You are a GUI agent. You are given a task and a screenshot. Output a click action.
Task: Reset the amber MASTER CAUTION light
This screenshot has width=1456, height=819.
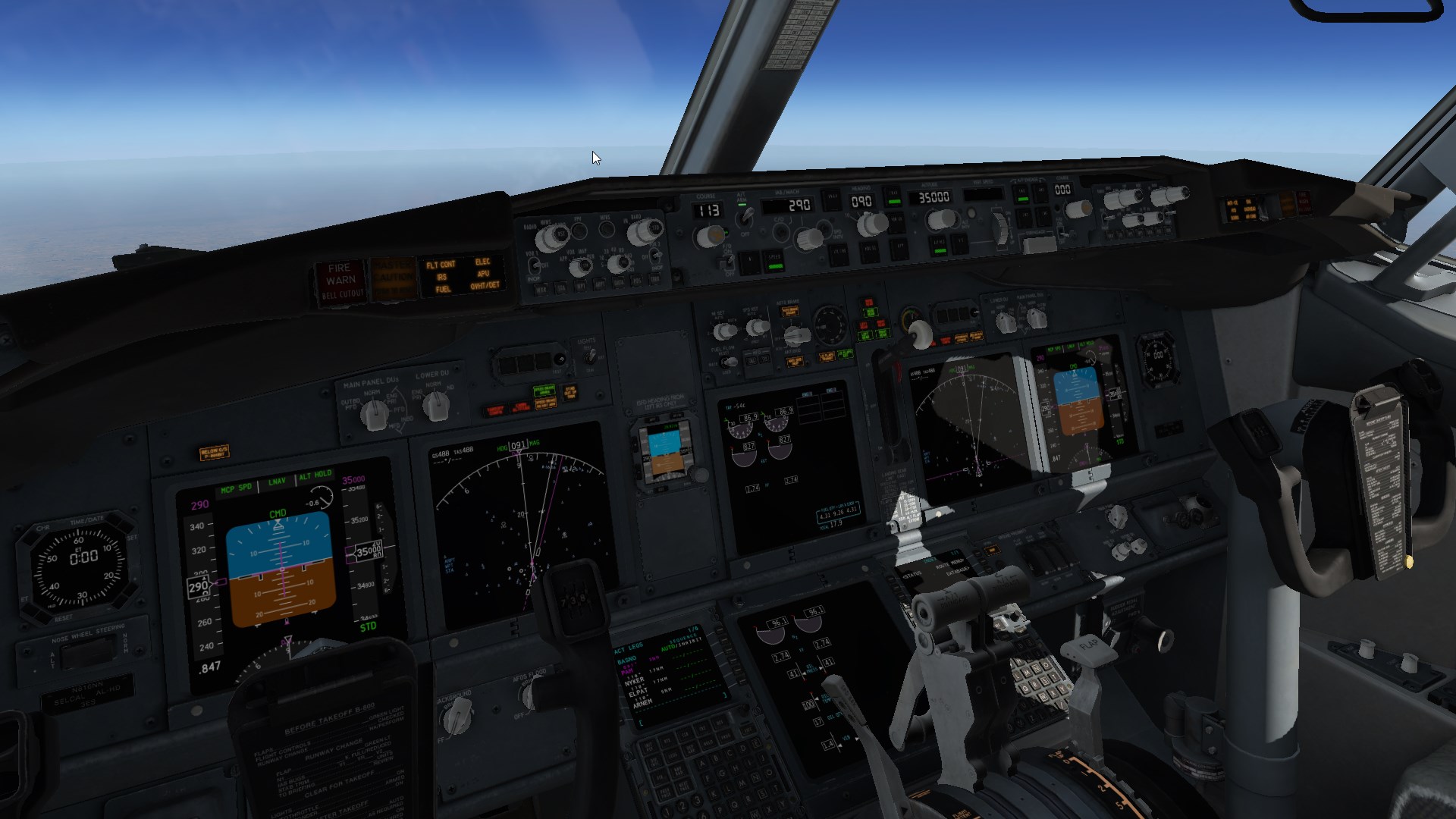tap(392, 278)
